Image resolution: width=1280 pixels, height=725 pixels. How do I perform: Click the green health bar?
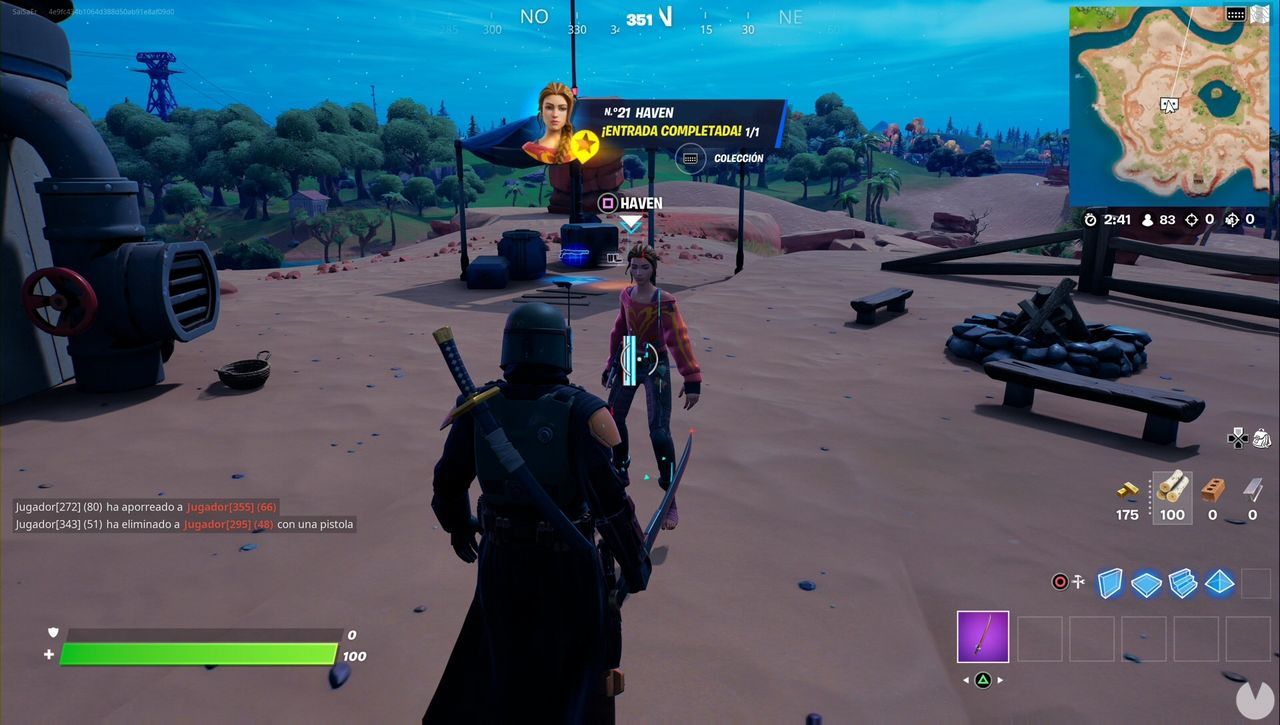pyautogui.click(x=198, y=654)
